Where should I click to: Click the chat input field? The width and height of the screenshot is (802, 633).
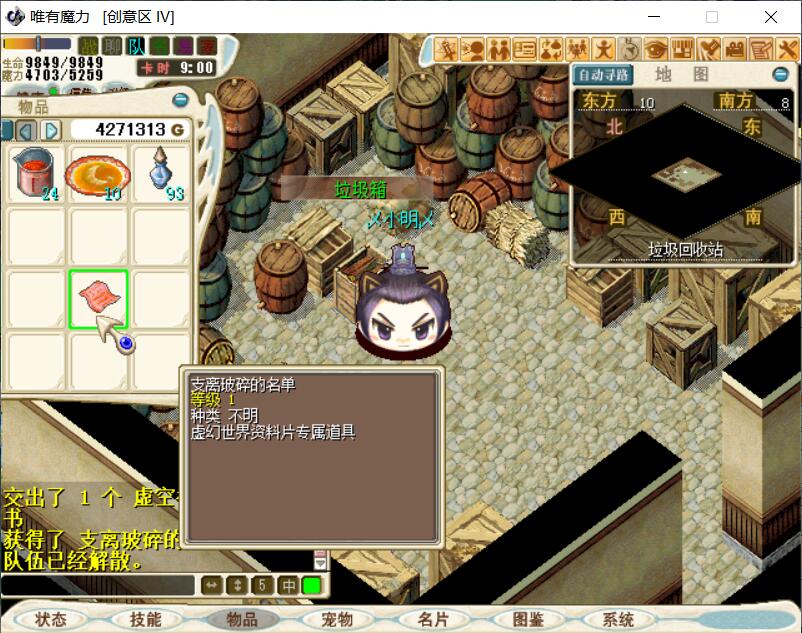pos(98,585)
